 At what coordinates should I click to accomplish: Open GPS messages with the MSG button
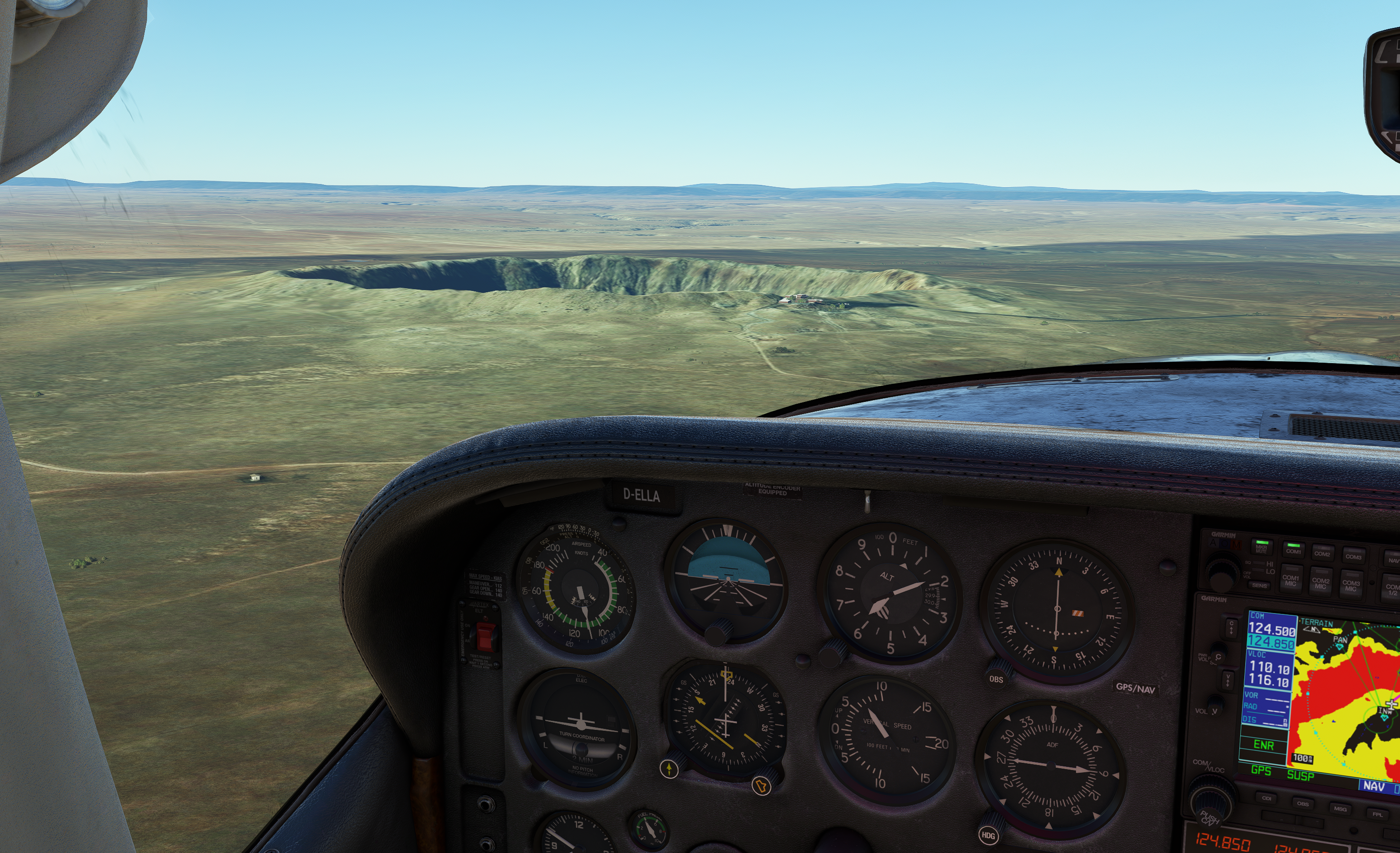pos(1340,808)
